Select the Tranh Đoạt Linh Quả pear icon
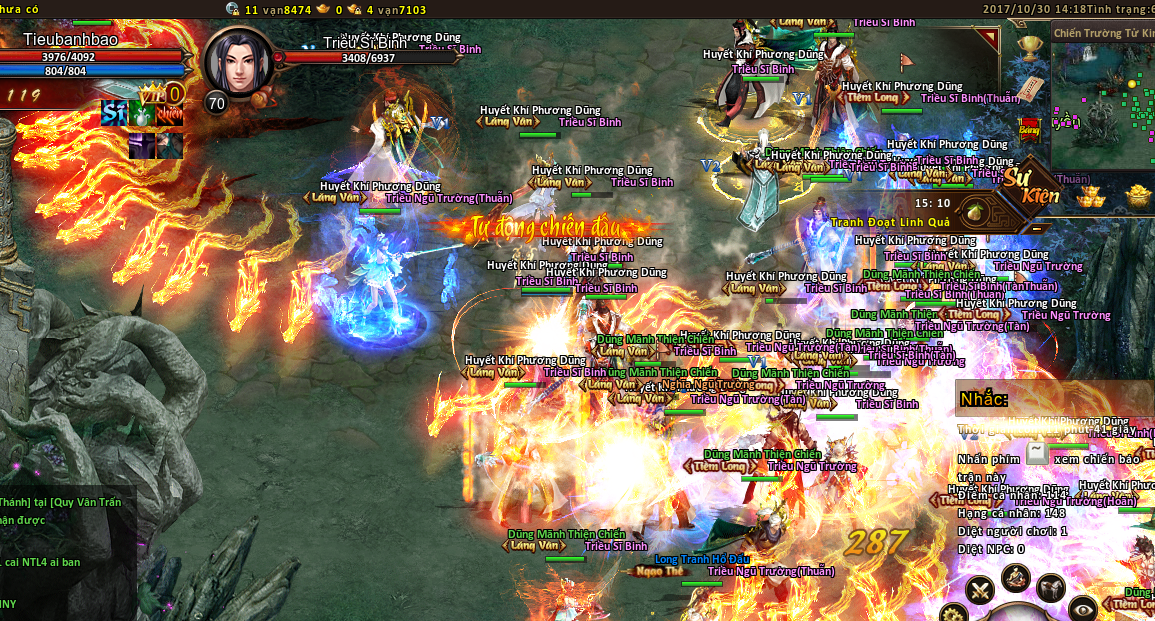 pos(974,212)
